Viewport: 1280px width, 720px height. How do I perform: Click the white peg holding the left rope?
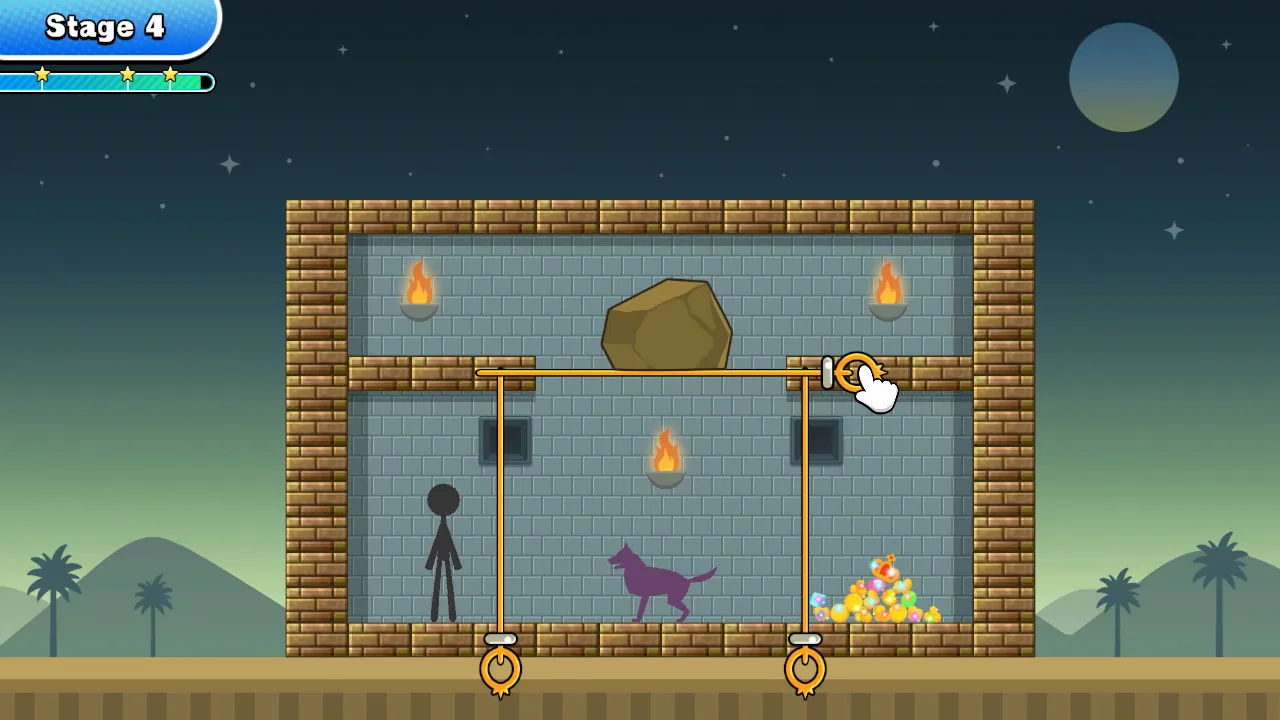click(500, 639)
